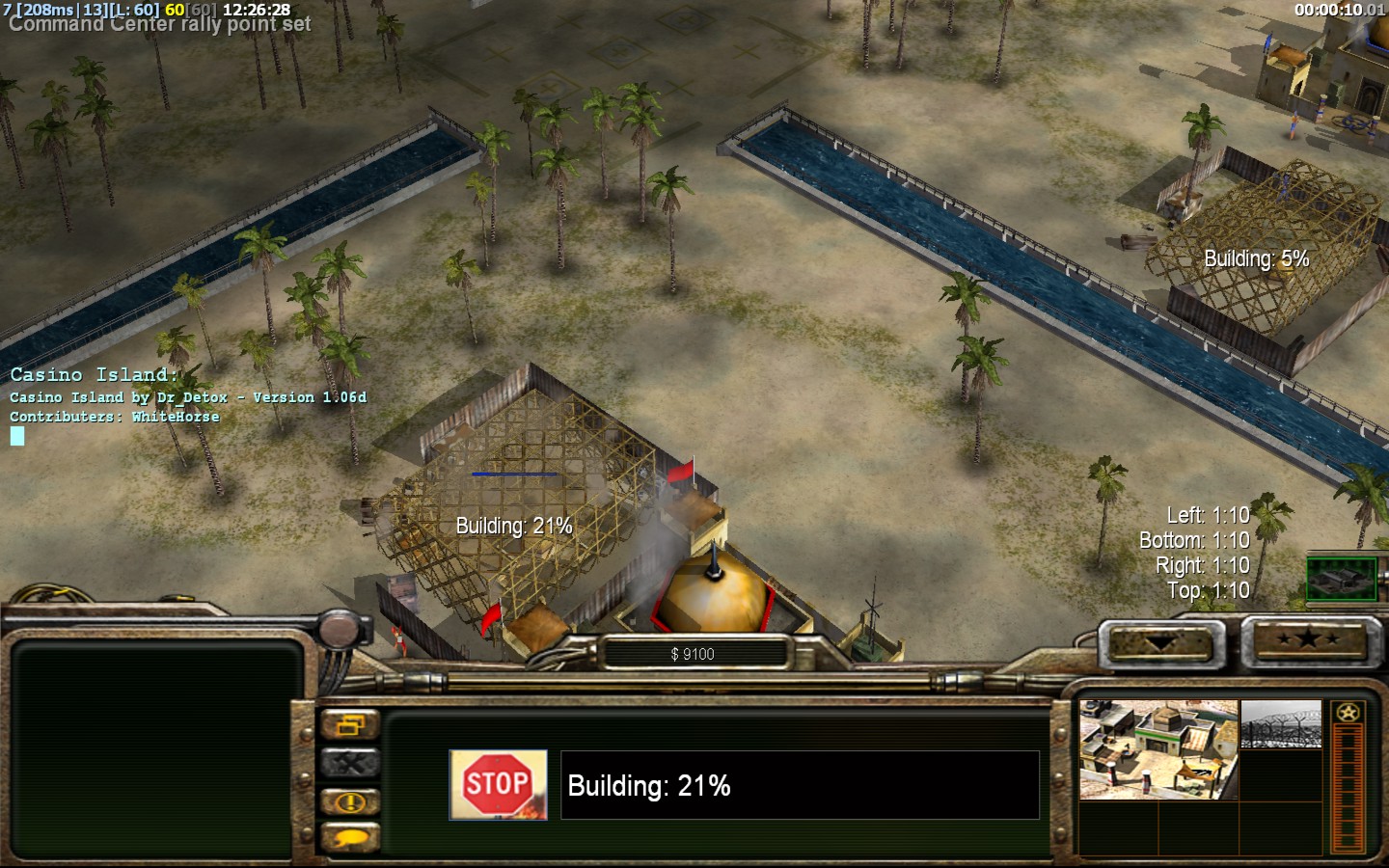1389x868 pixels.
Task: Cancel construction with the STOP button
Action: (498, 785)
